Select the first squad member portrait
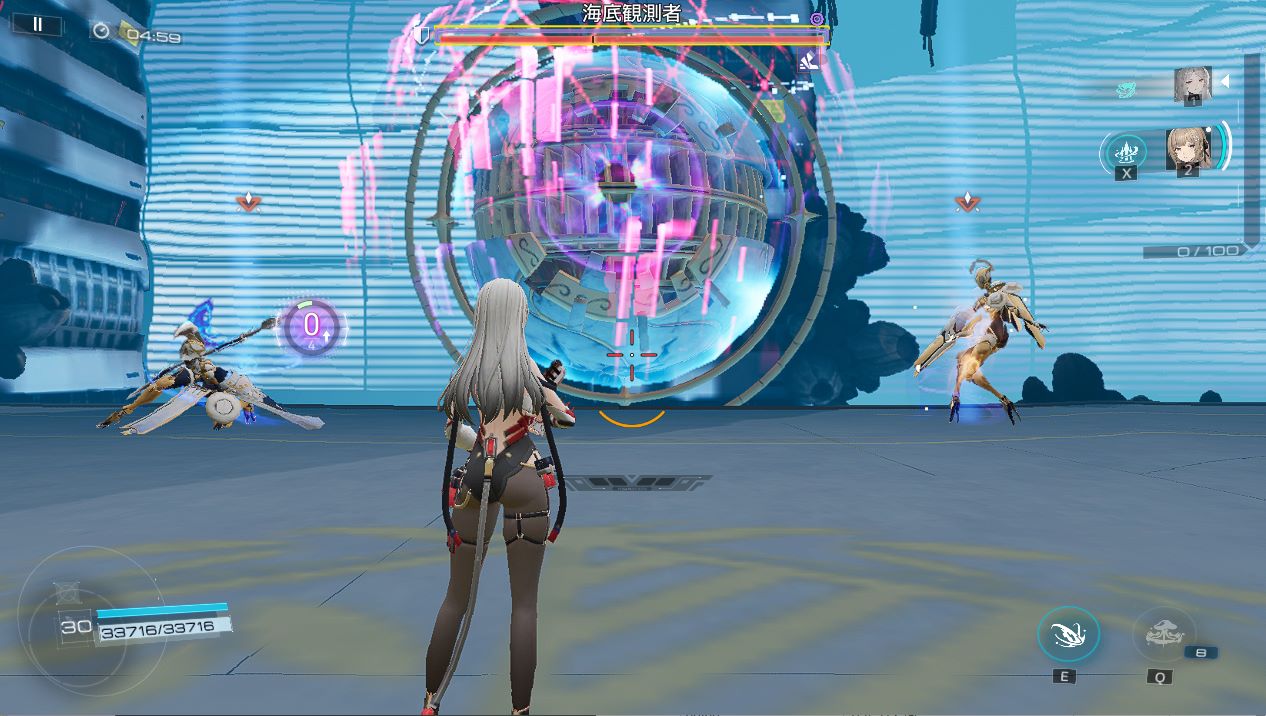This screenshot has width=1266, height=716. click(1192, 84)
